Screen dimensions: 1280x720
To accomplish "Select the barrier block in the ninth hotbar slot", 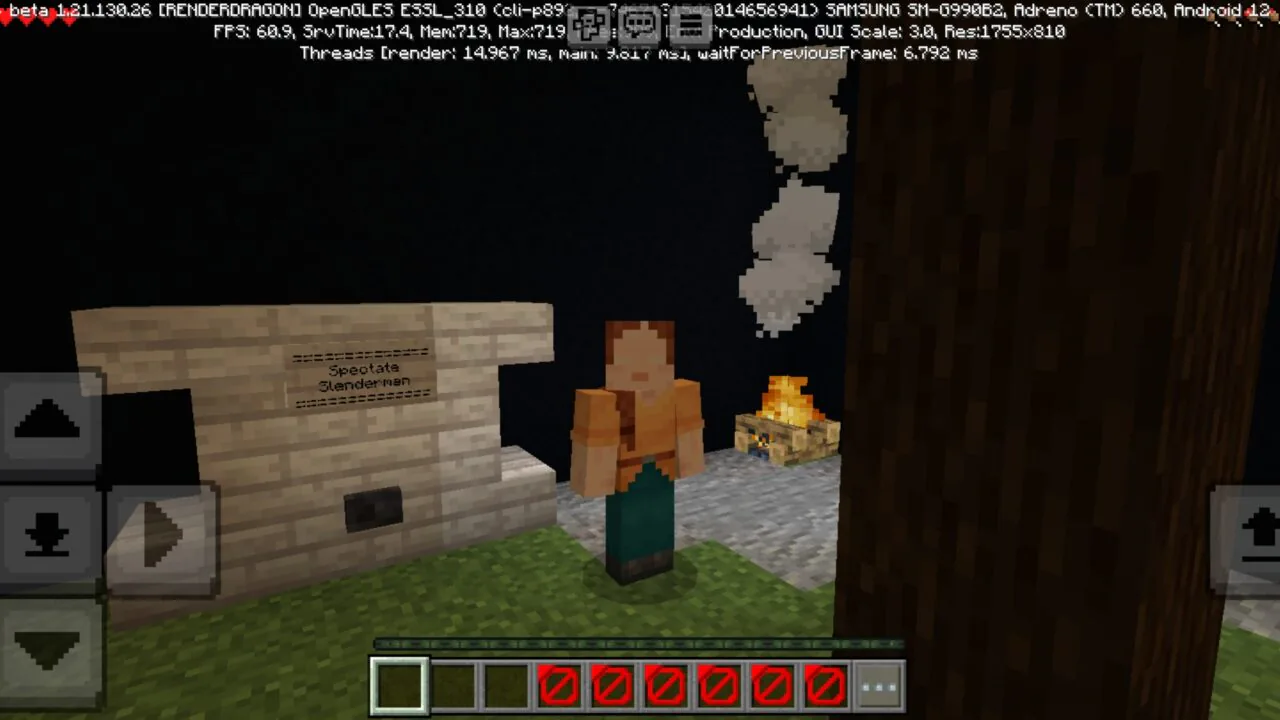I will (x=825, y=683).
